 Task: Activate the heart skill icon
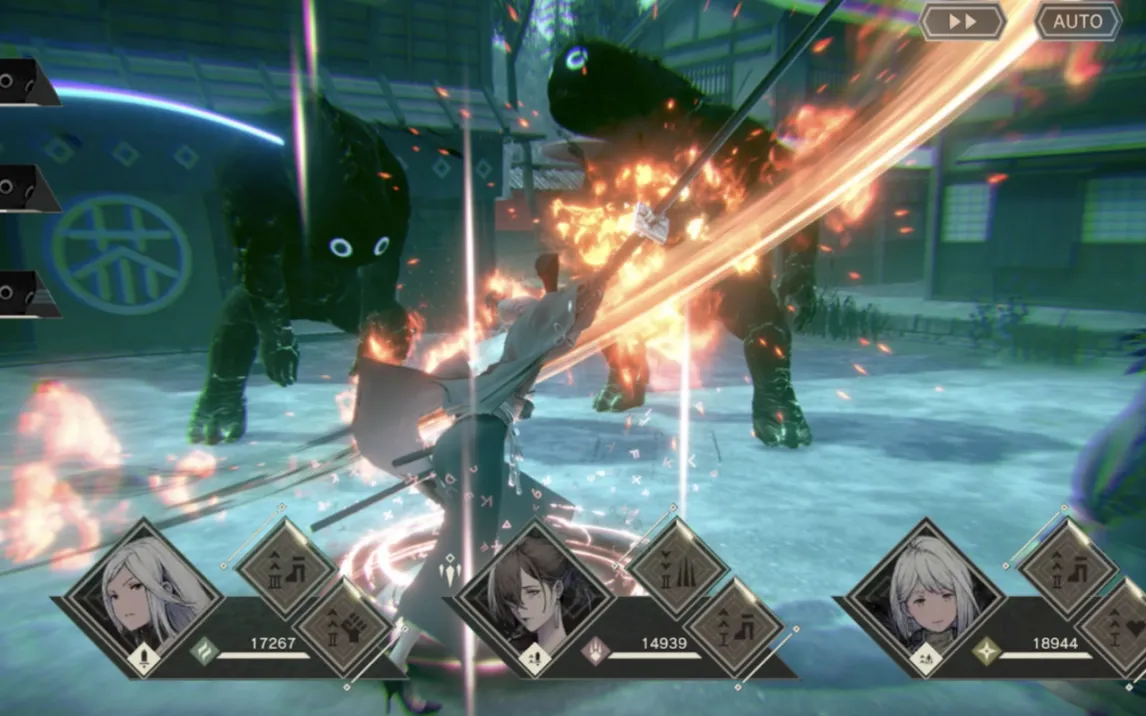(x=1125, y=628)
